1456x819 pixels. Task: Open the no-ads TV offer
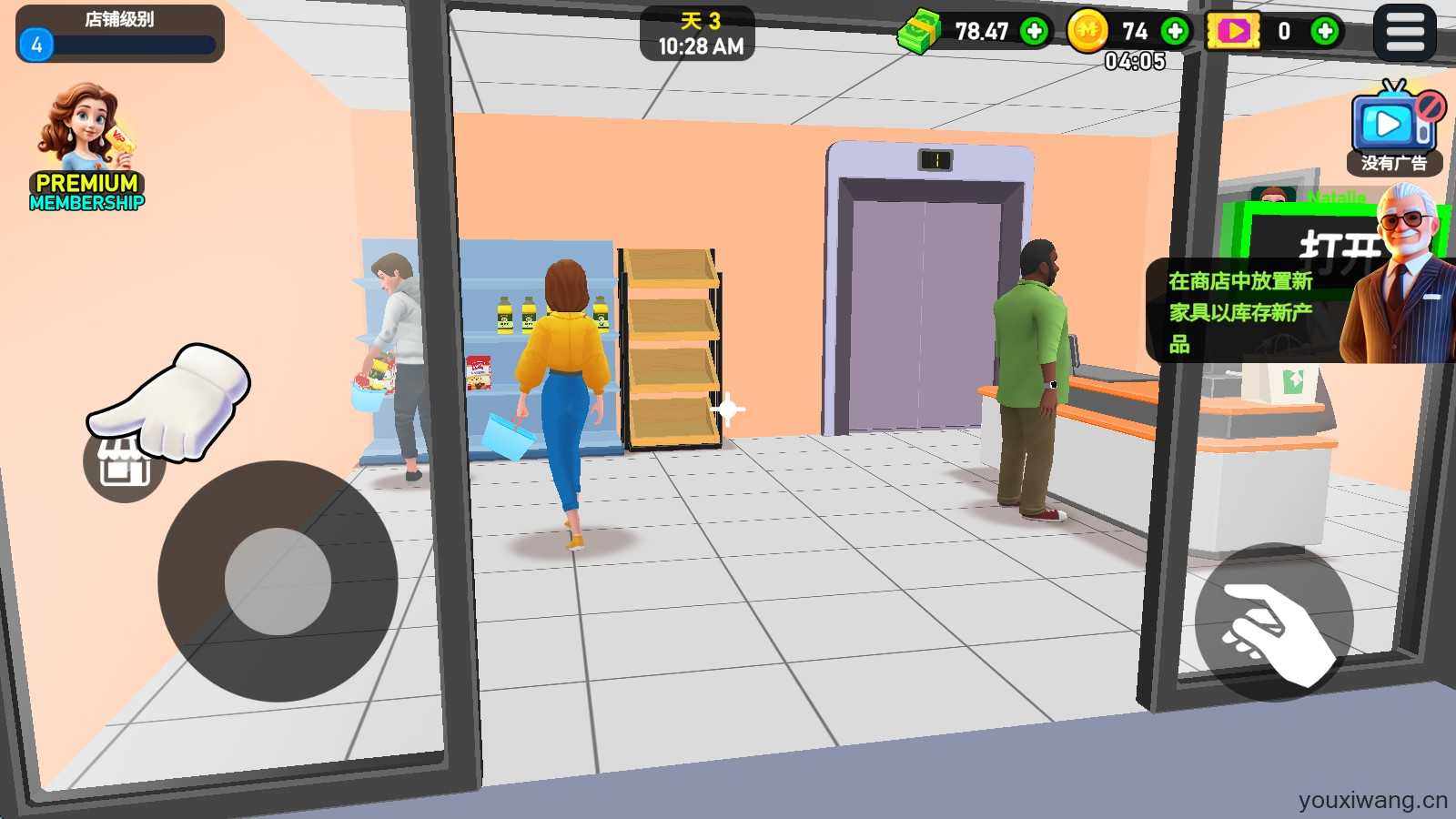[x=1394, y=127]
